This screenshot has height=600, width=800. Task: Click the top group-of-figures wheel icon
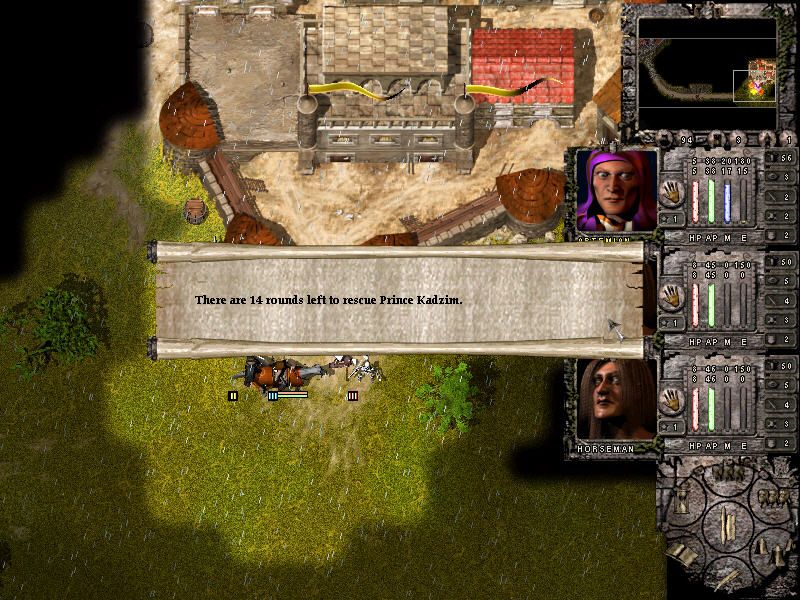tap(726, 473)
